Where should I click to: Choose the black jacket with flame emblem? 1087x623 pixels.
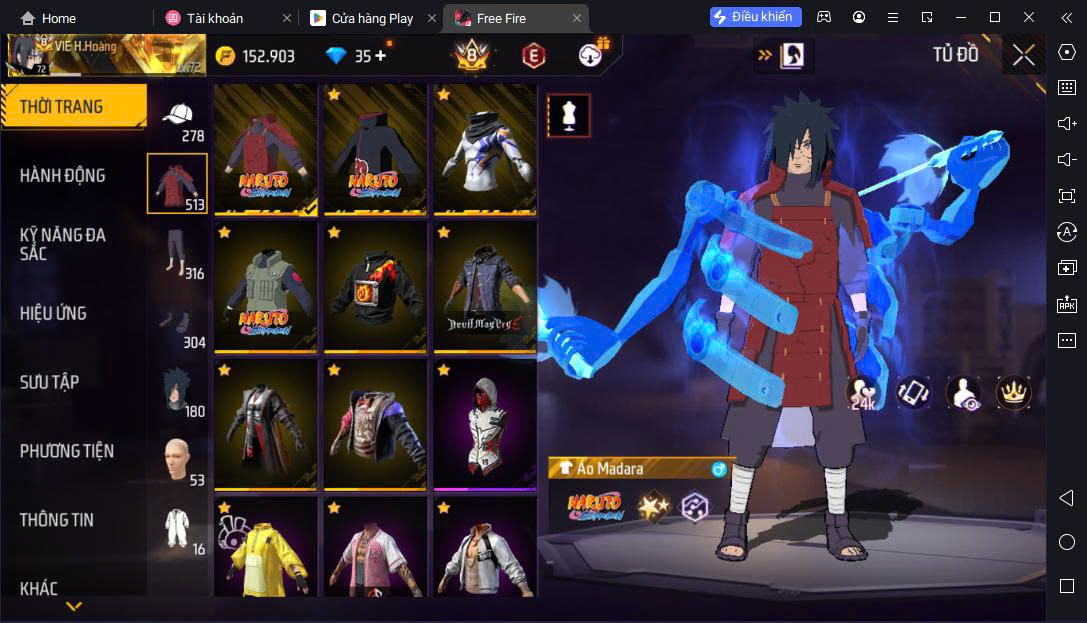tap(375, 287)
